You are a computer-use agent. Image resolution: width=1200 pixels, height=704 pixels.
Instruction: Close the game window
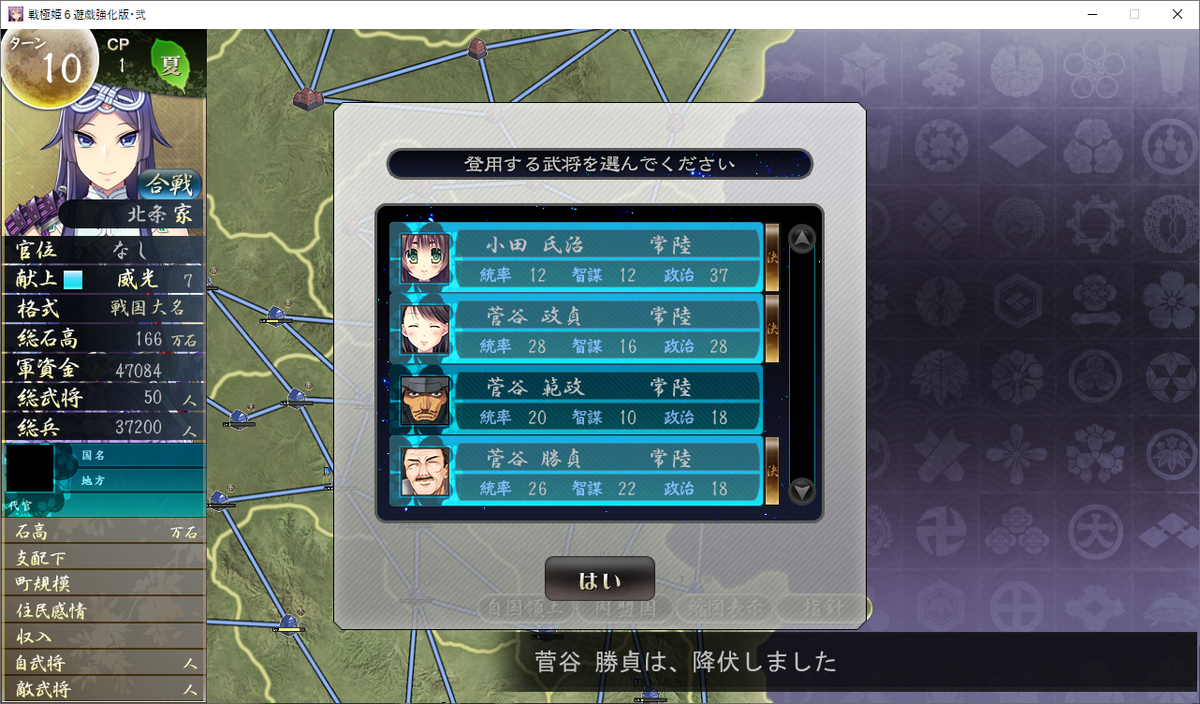1175,14
